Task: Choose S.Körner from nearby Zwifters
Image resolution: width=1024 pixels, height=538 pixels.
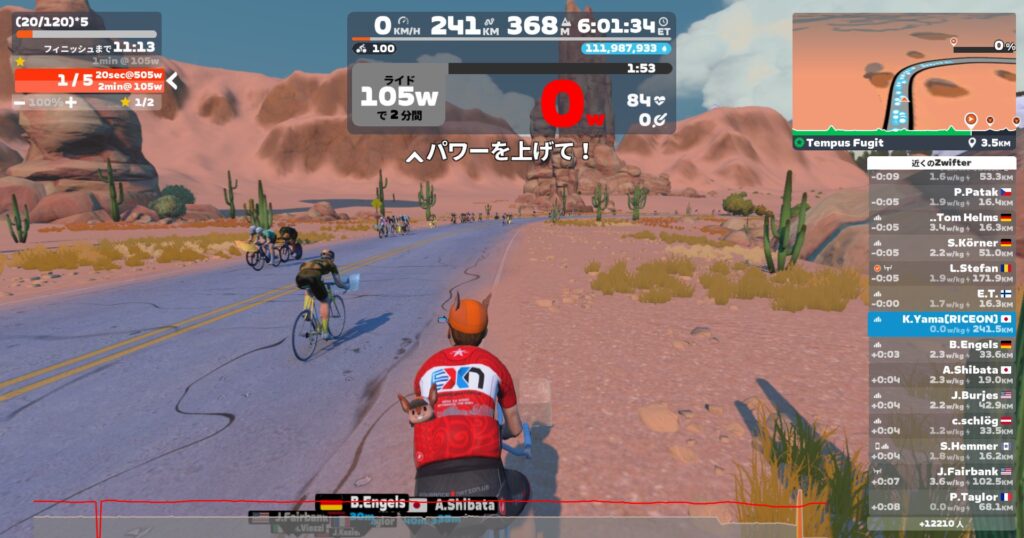Action: click(941, 248)
